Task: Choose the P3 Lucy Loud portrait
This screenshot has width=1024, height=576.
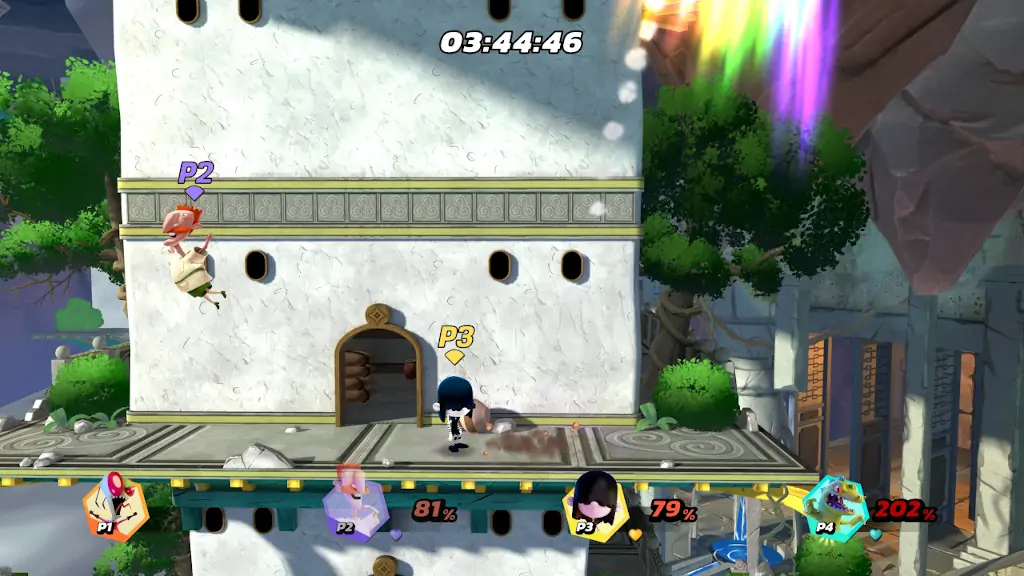Action: 594,507
